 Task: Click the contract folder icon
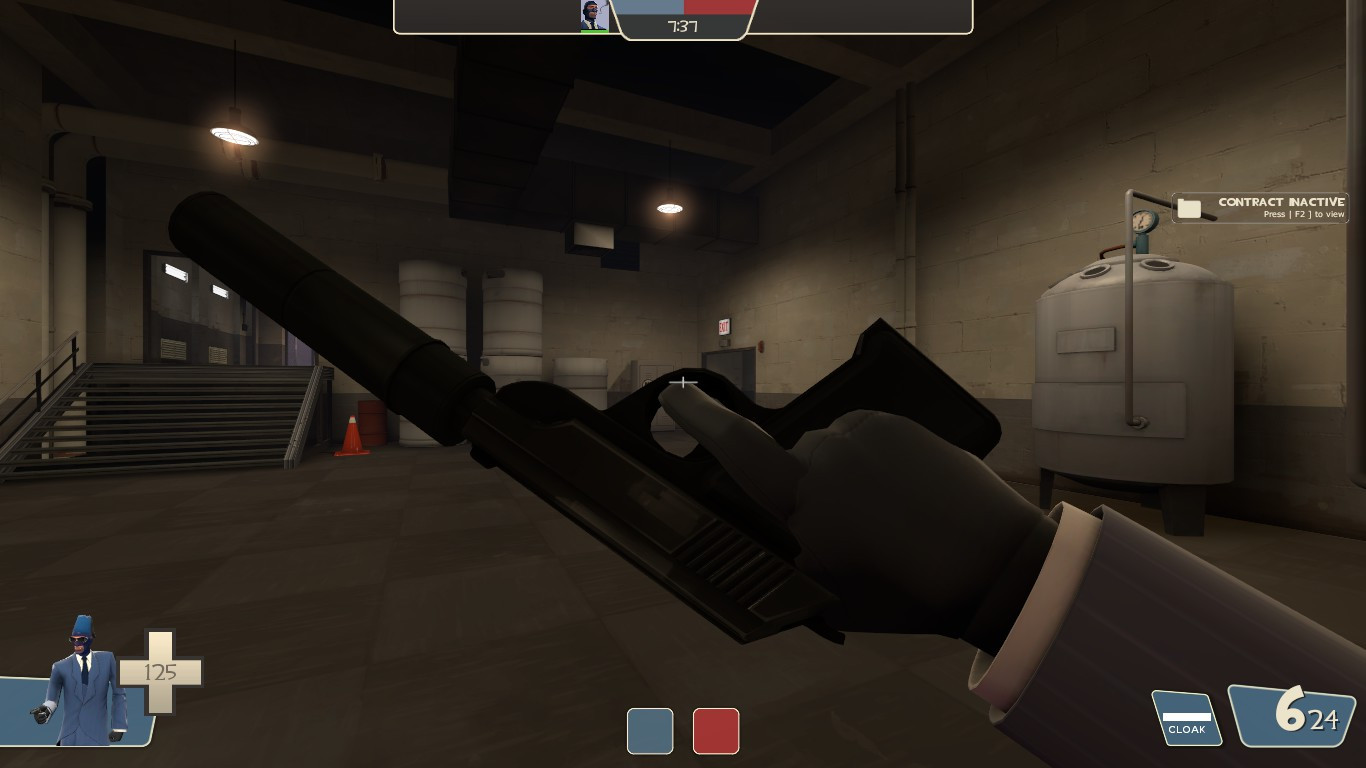[x=1189, y=208]
